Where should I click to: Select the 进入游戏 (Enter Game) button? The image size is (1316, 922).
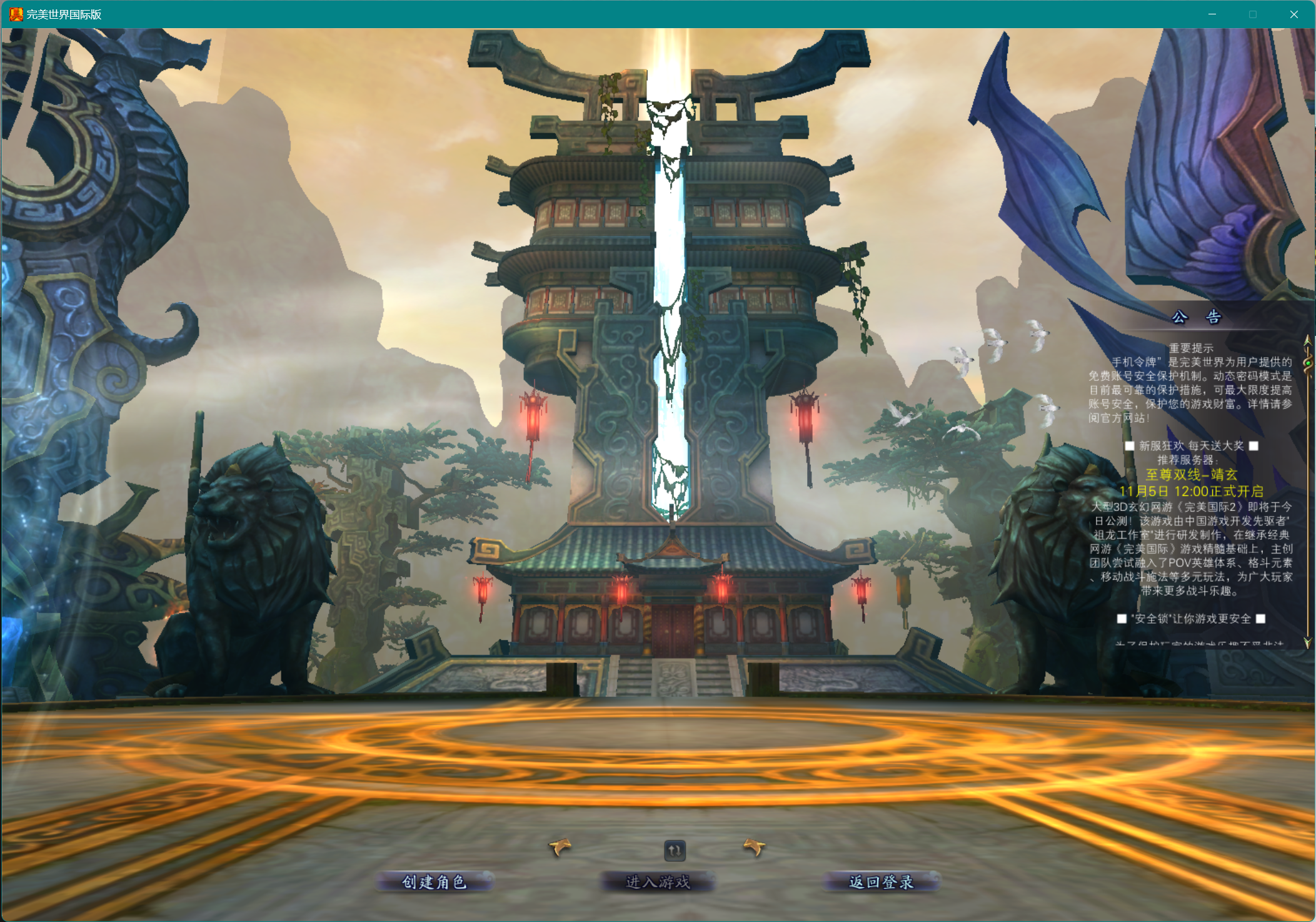pos(658,882)
